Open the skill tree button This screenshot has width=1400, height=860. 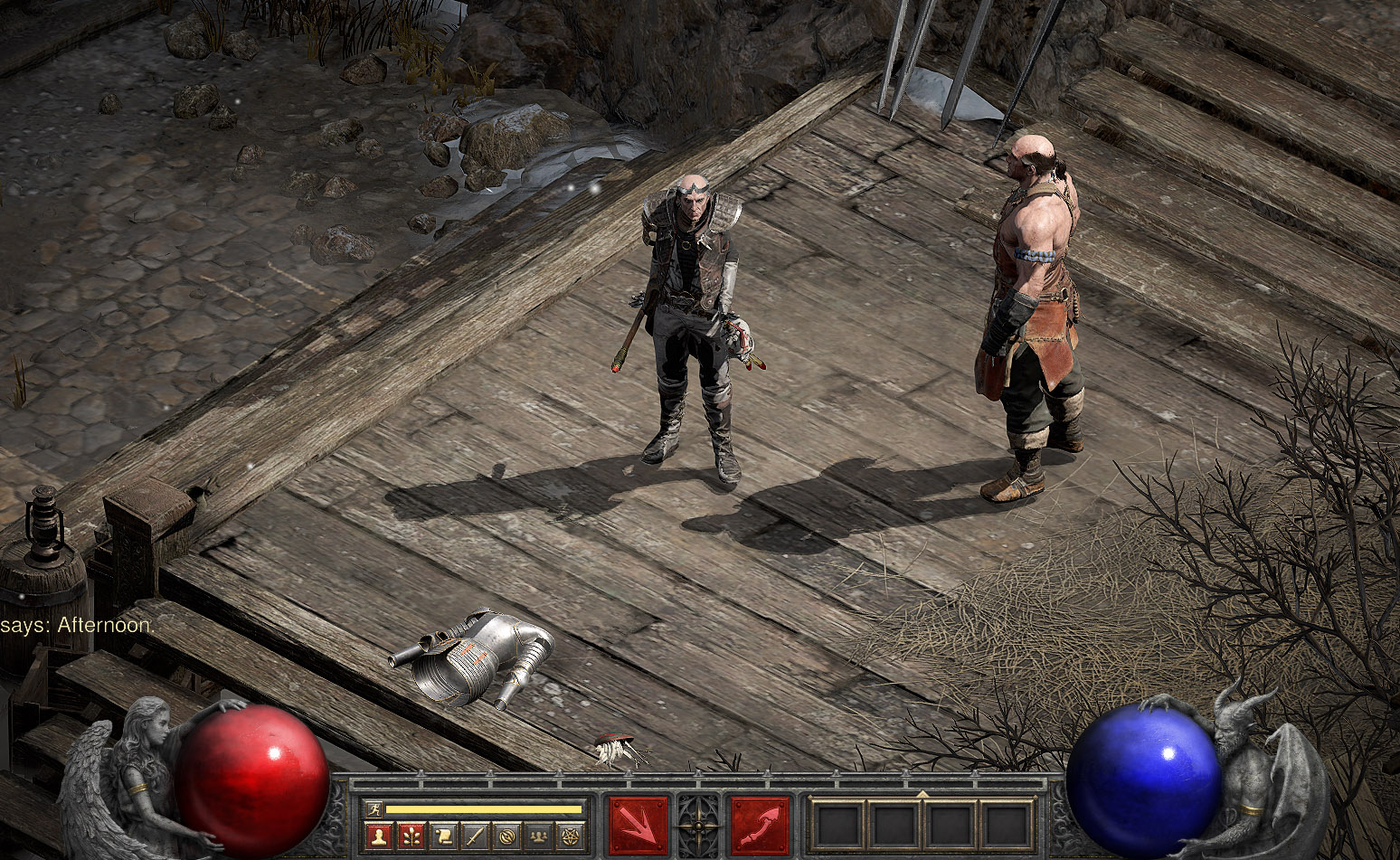411,836
